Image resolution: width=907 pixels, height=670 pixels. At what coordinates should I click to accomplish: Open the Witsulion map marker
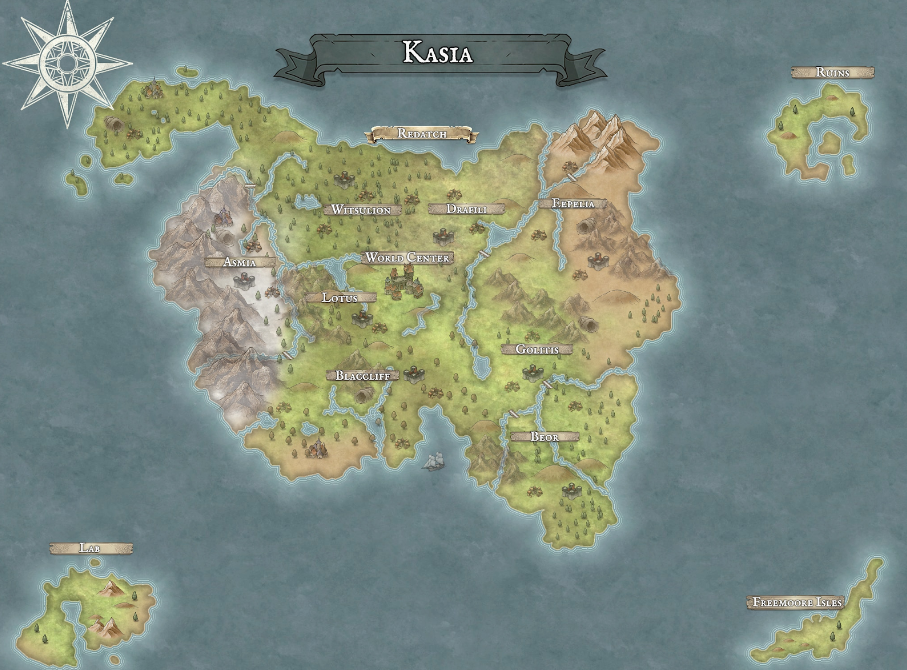[362, 210]
